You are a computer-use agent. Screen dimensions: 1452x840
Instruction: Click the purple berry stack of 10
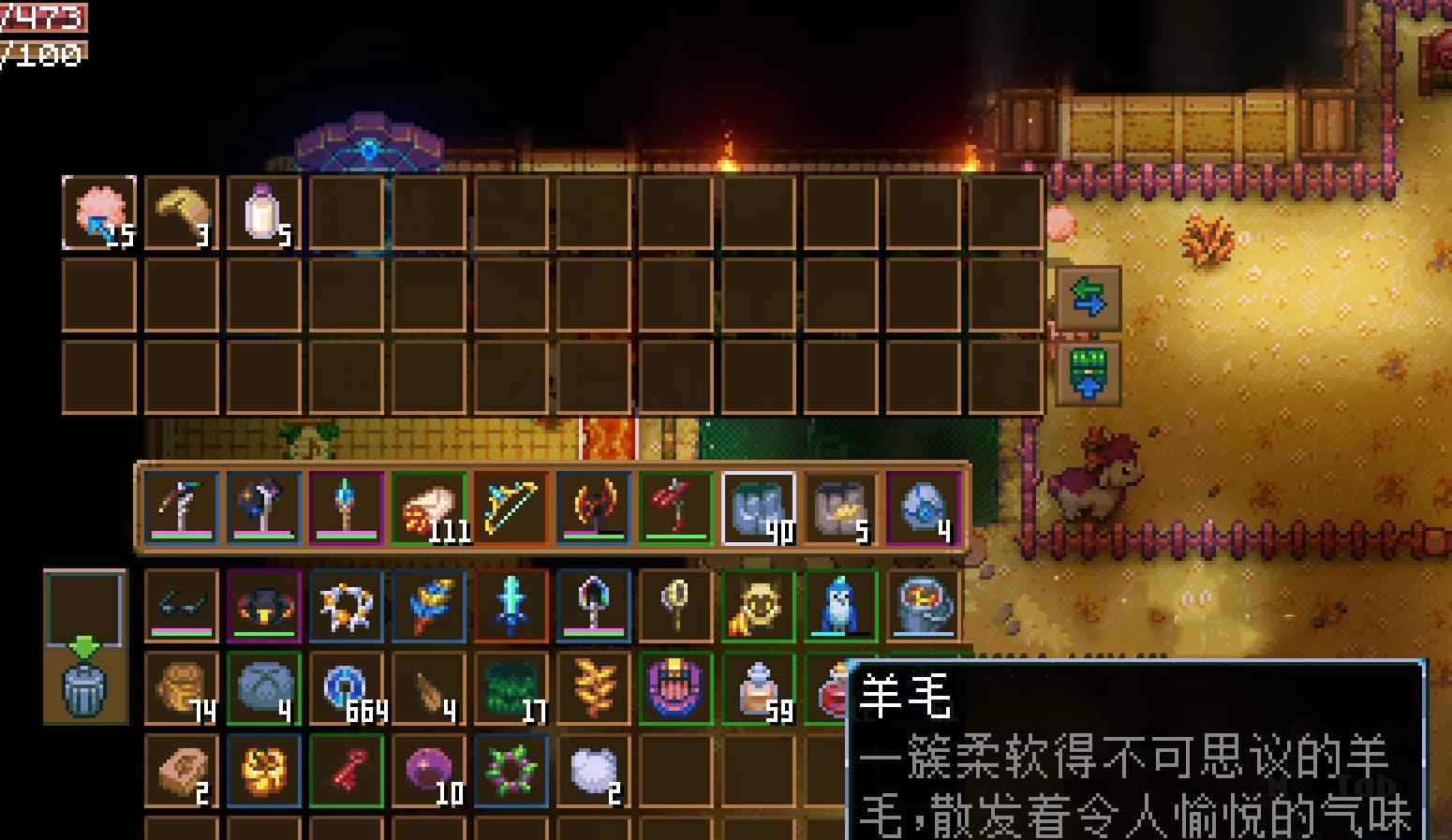429,770
